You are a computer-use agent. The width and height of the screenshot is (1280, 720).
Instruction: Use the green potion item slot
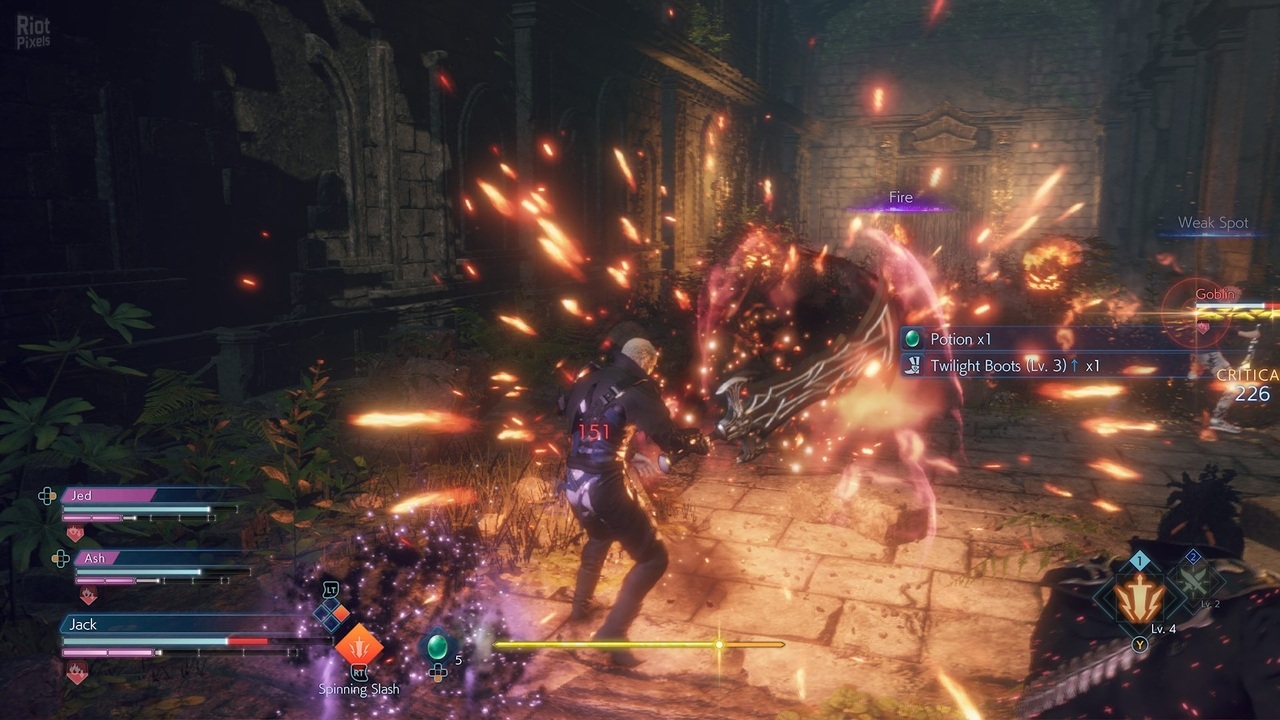pyautogui.click(x=436, y=647)
